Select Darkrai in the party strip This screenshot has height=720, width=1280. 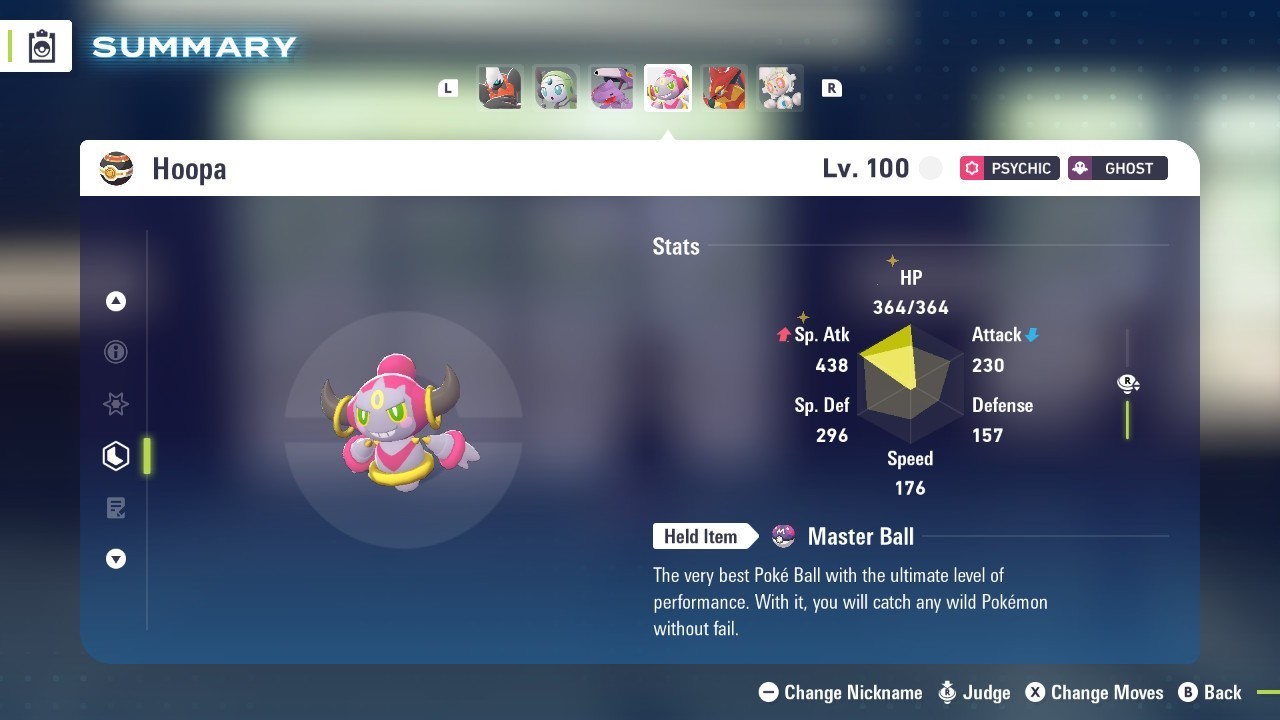pyautogui.click(x=500, y=88)
